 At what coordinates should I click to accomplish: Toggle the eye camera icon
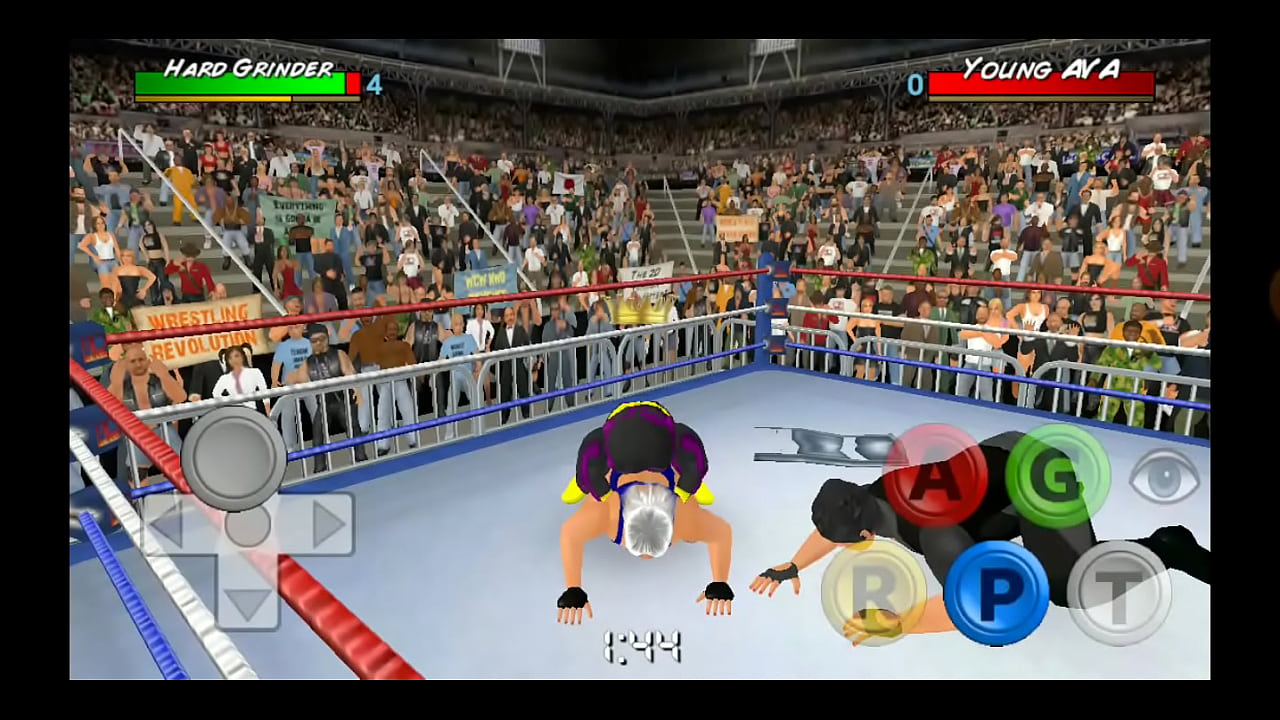click(1164, 476)
